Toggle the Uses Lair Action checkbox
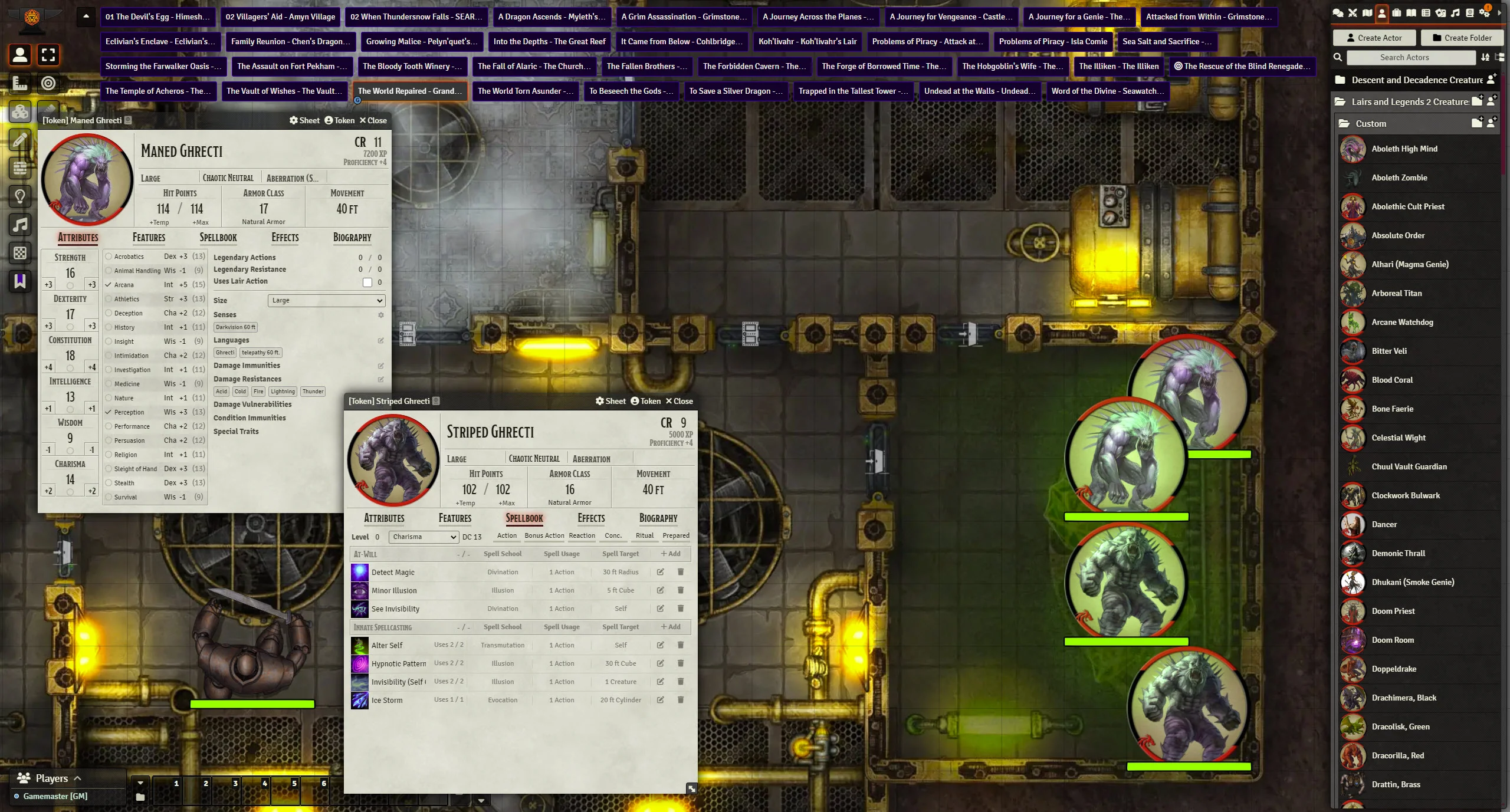The height and width of the screenshot is (812, 1510). 367,282
